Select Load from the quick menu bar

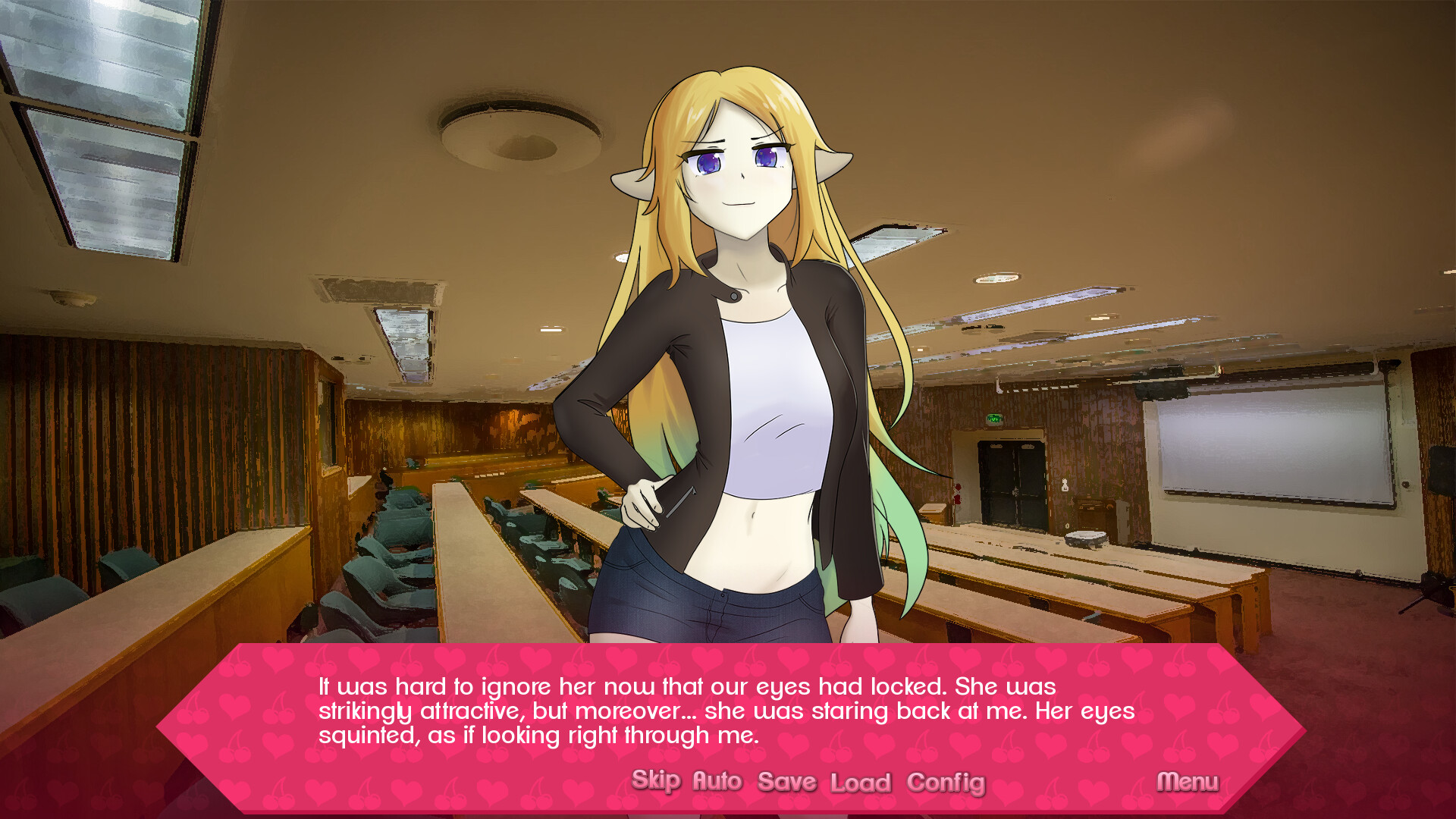(x=862, y=780)
